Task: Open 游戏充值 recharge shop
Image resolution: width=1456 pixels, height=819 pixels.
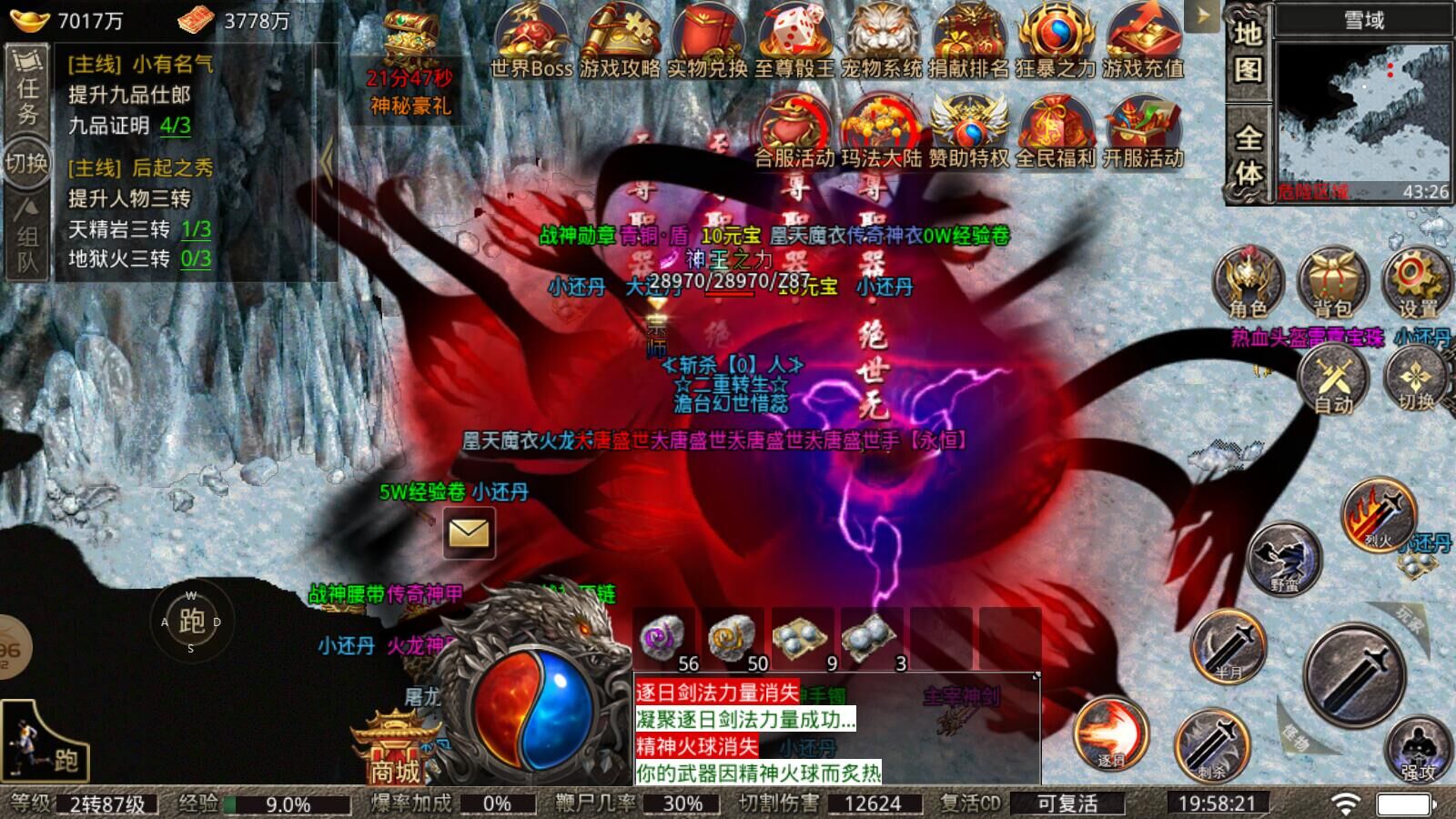Action: (x=1143, y=41)
